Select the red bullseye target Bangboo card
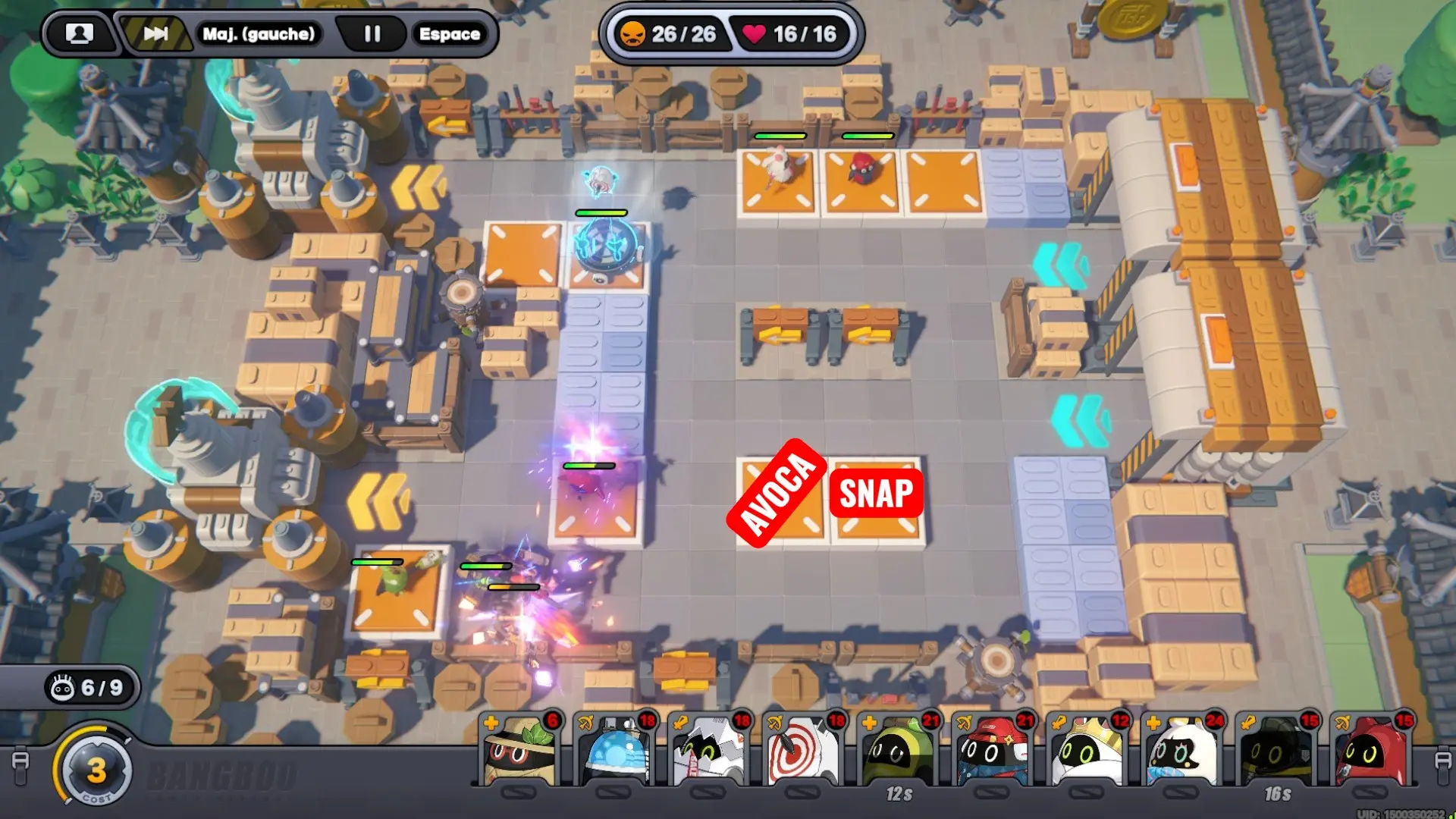The image size is (1456, 819). pyautogui.click(x=803, y=751)
